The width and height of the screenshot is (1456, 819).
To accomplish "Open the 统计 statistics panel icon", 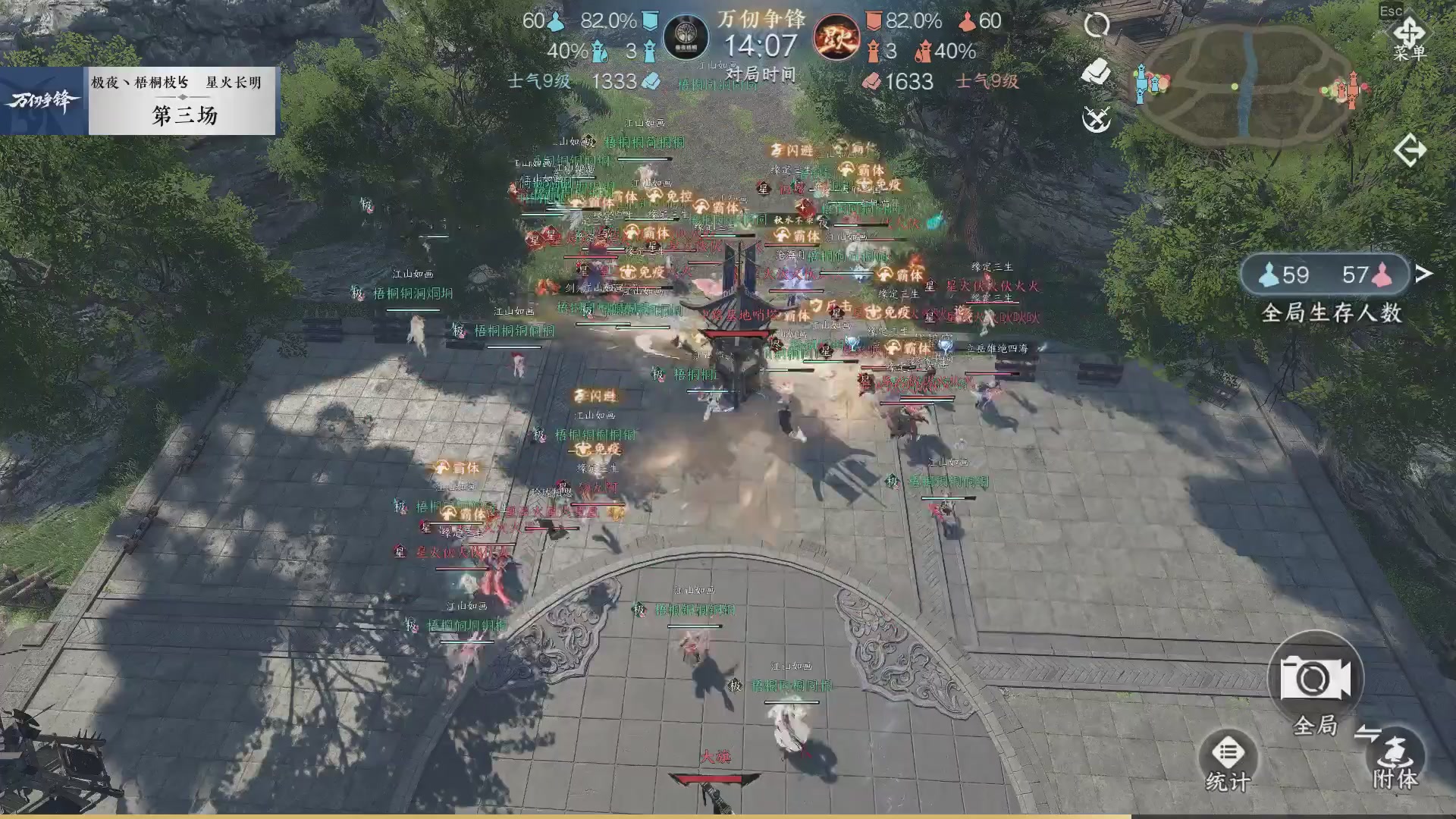I will 1230,753.
